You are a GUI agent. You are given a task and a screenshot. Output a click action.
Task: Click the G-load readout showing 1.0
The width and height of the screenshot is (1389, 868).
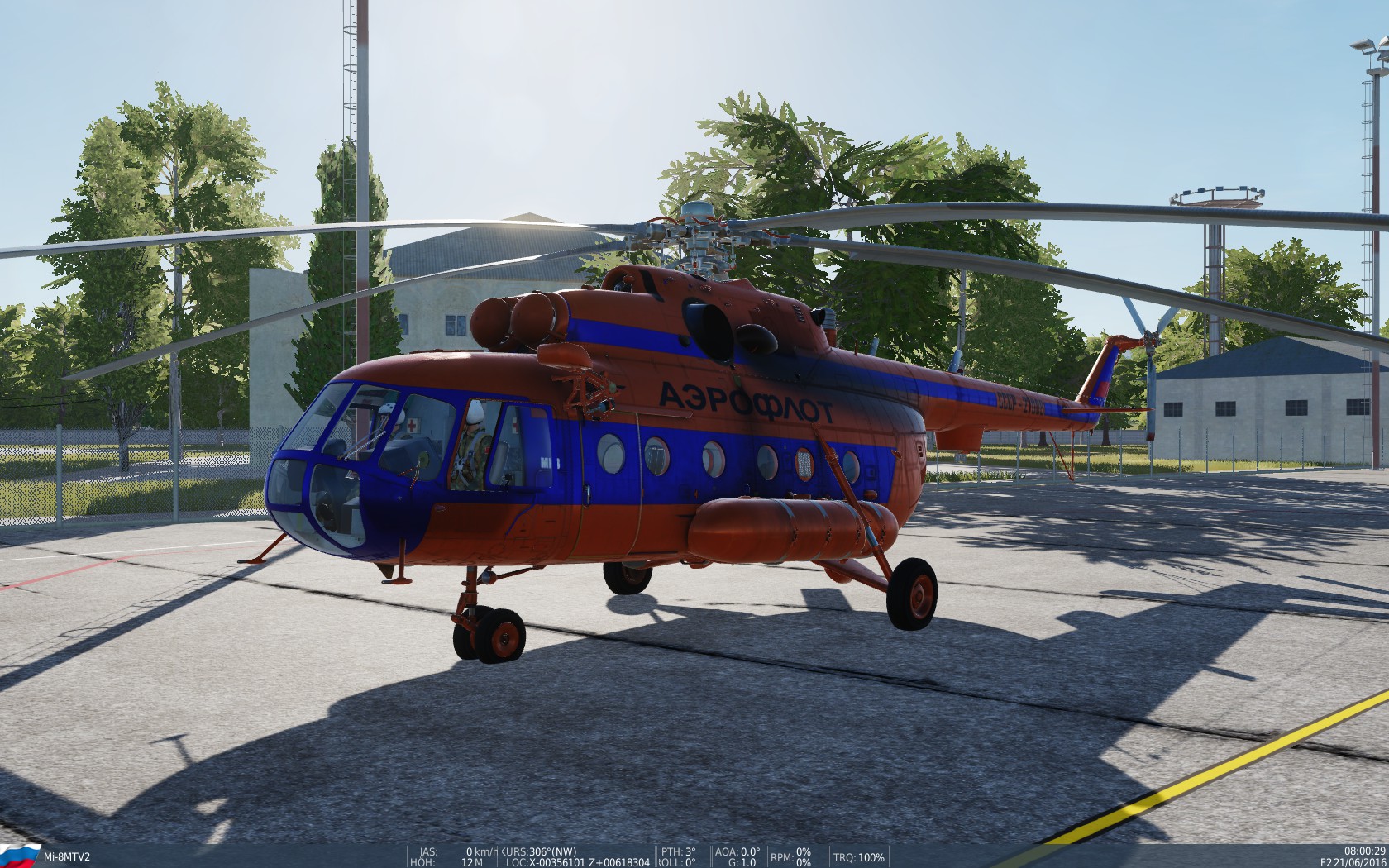point(742,862)
